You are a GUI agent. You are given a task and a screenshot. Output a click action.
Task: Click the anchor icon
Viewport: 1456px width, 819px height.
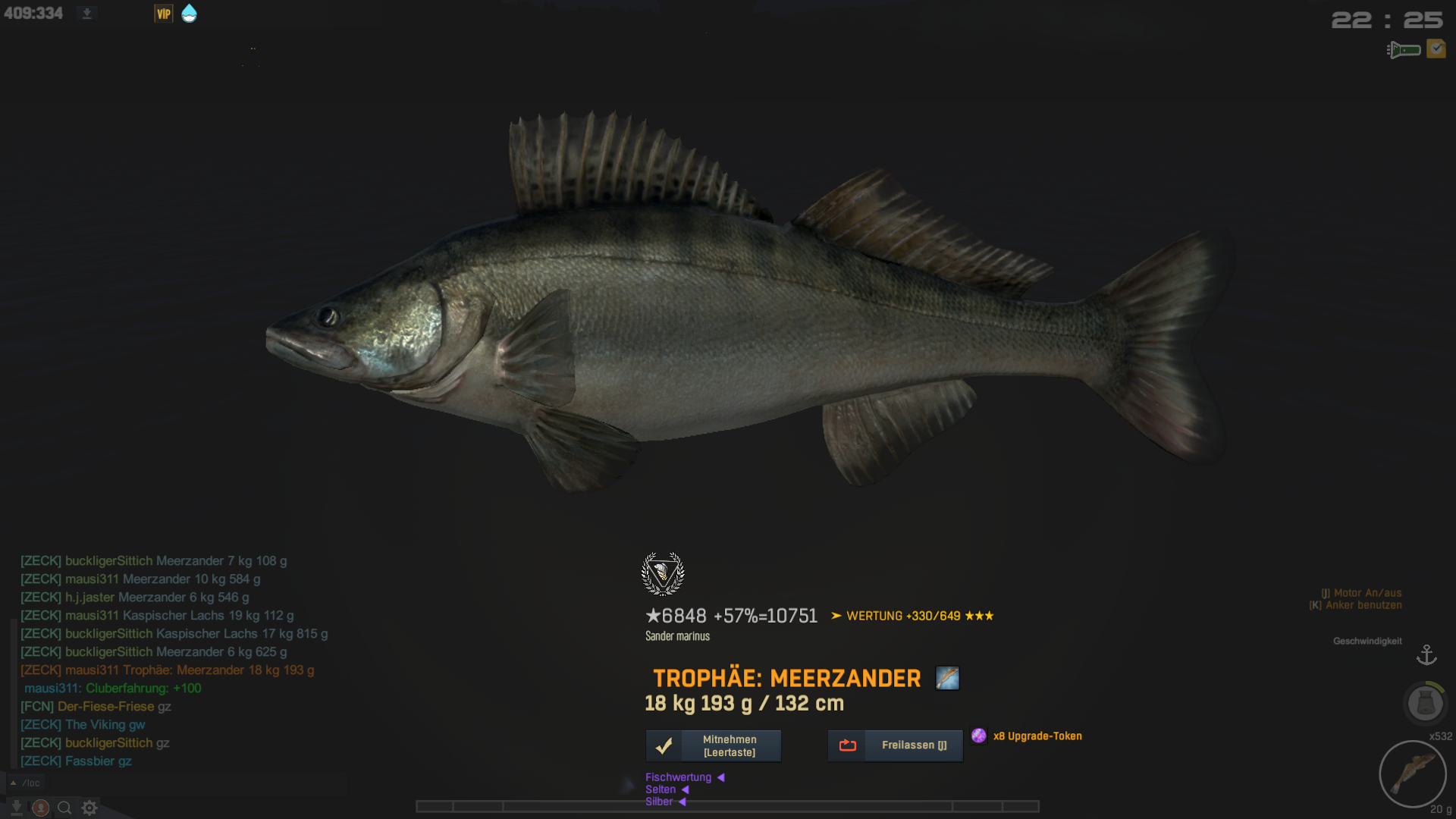click(1426, 654)
